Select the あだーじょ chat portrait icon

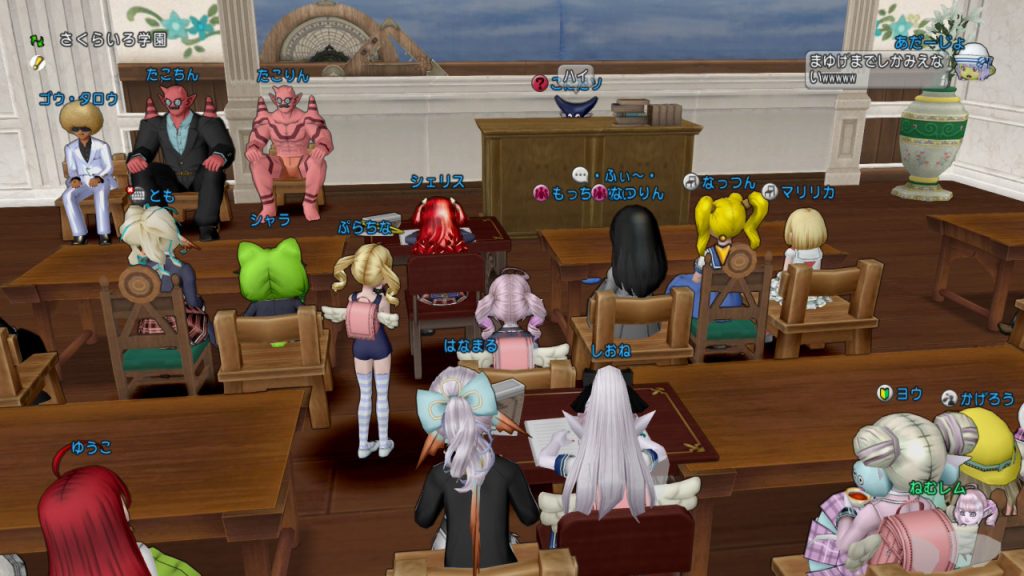point(970,62)
